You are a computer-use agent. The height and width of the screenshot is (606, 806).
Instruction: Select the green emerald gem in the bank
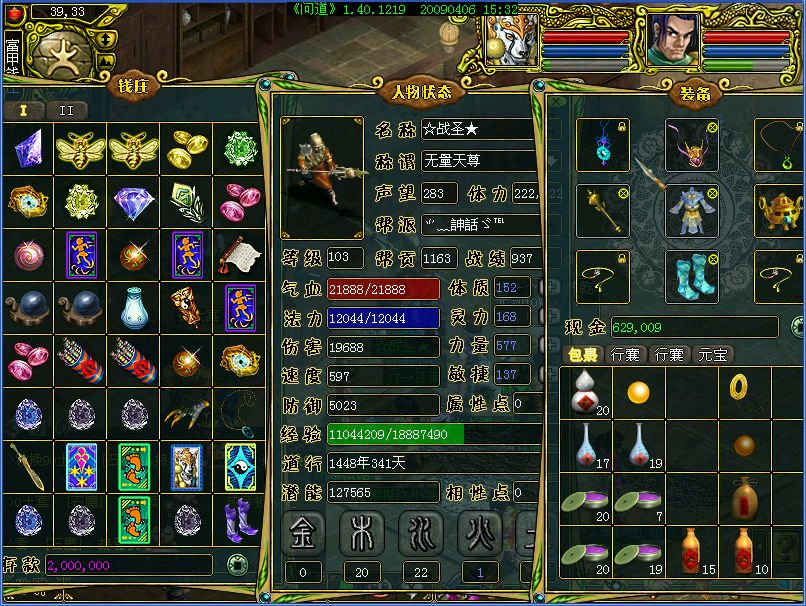point(239,149)
